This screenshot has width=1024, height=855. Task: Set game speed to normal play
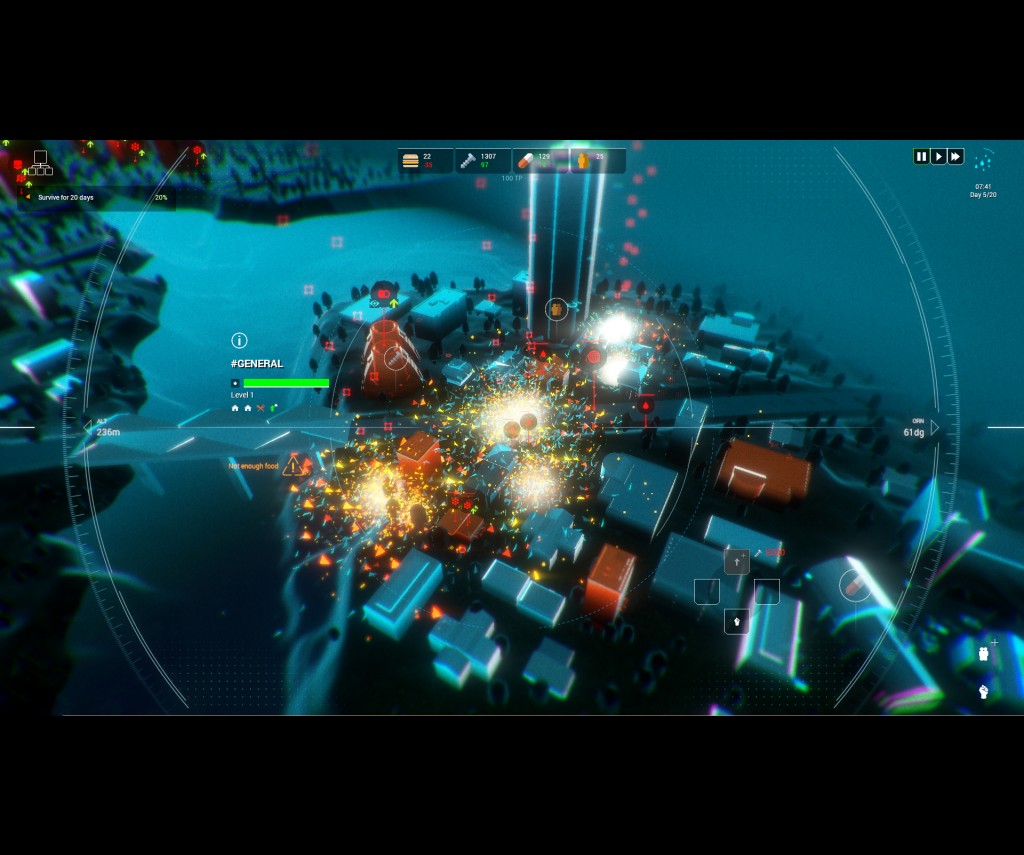coord(938,156)
